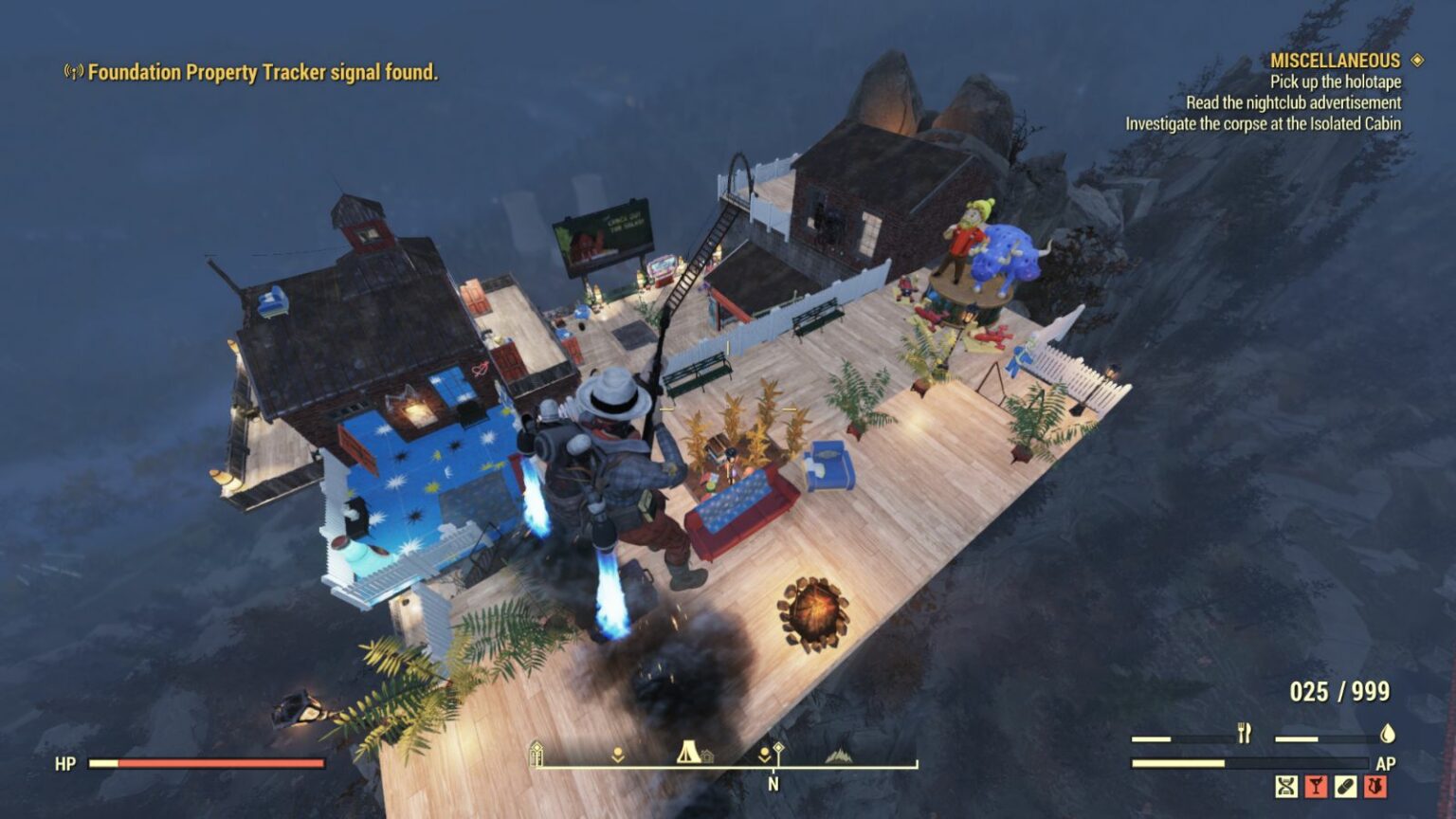Select the pill capsule status icon
The height and width of the screenshot is (819, 1456).
point(1345,786)
